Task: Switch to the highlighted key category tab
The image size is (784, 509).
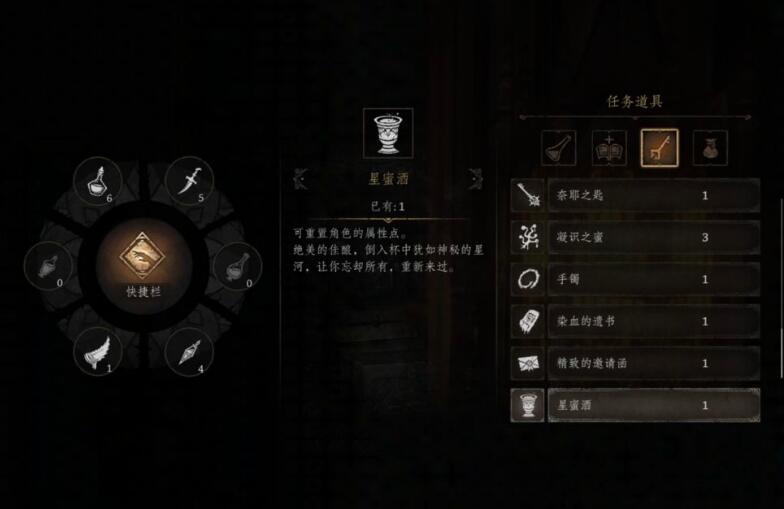Action: pyautogui.click(x=660, y=148)
